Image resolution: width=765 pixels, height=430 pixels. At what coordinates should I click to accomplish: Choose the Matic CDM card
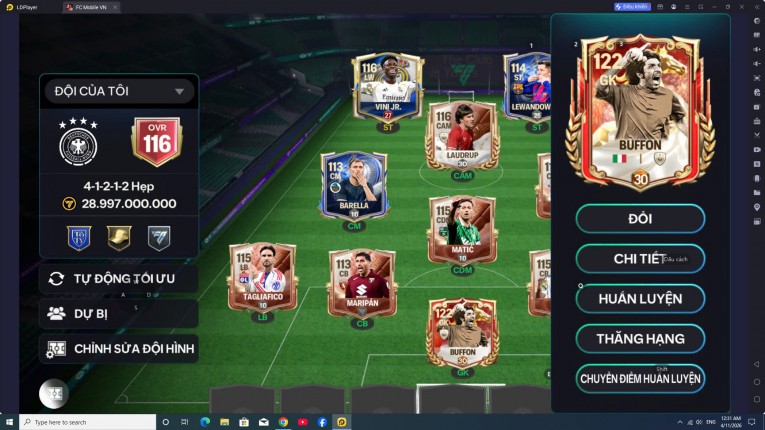pyautogui.click(x=461, y=230)
